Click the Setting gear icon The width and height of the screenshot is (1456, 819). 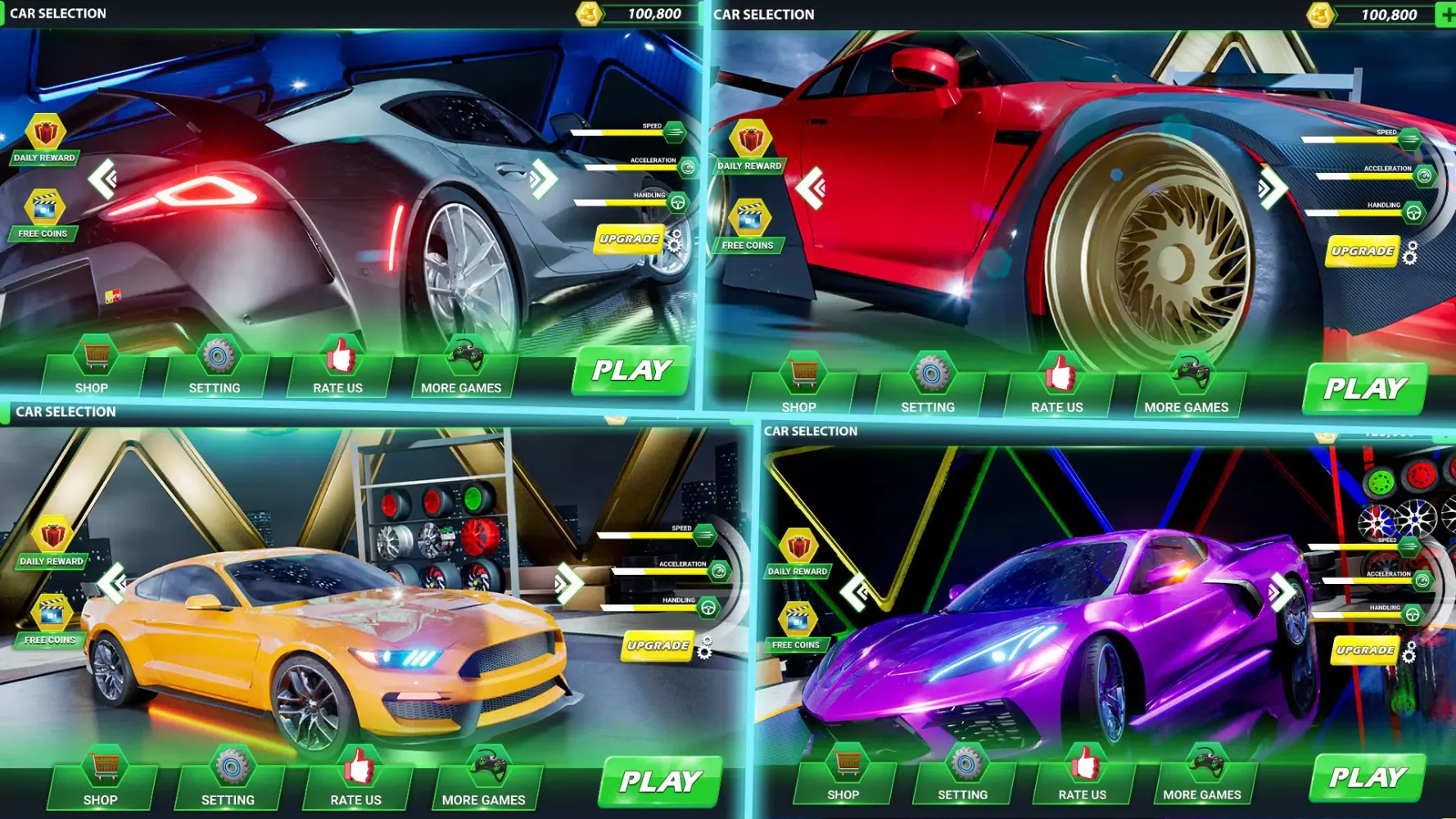[x=216, y=355]
